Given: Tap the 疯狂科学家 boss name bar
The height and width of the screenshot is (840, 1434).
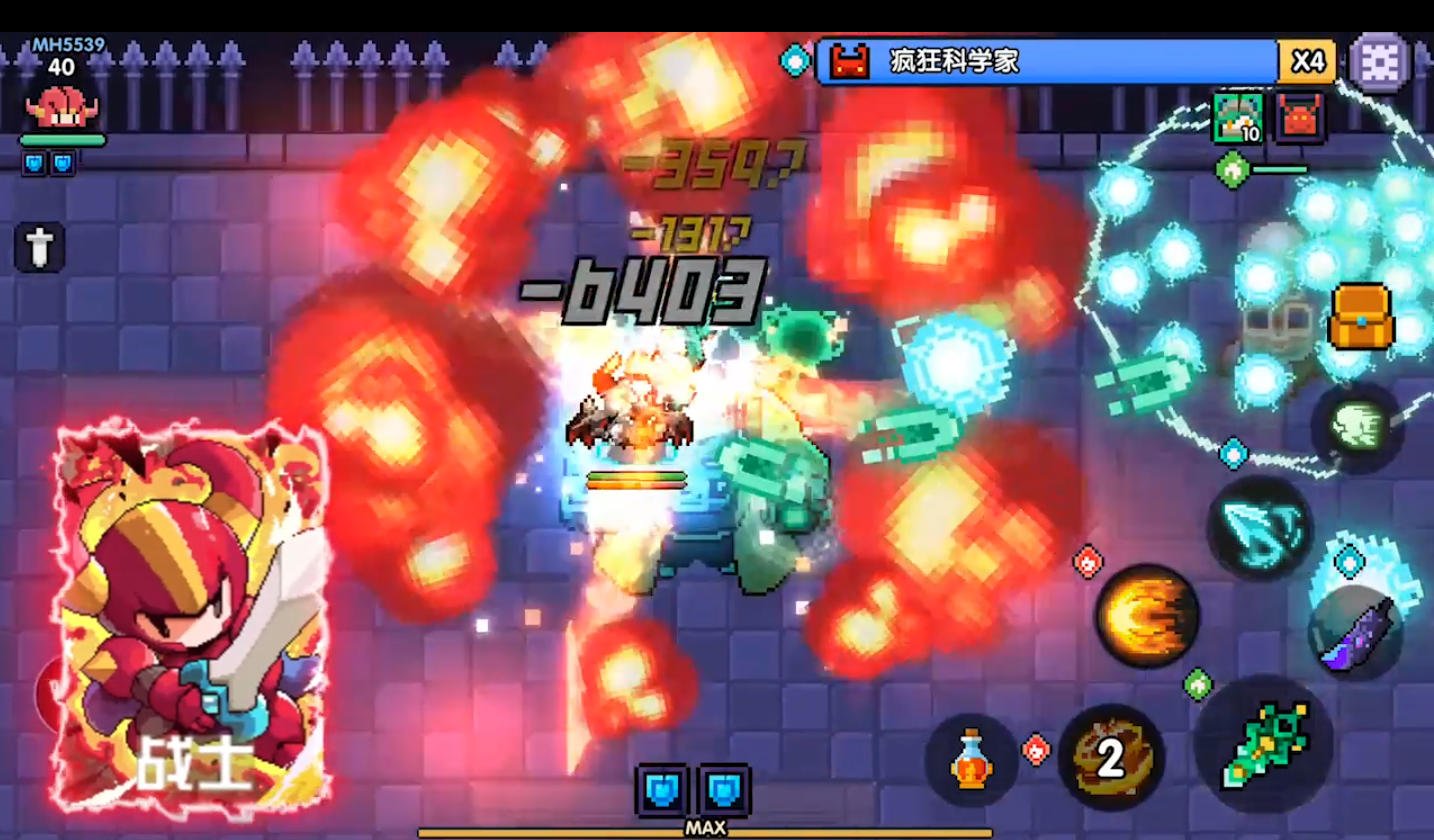Looking at the screenshot, I should click(1046, 62).
